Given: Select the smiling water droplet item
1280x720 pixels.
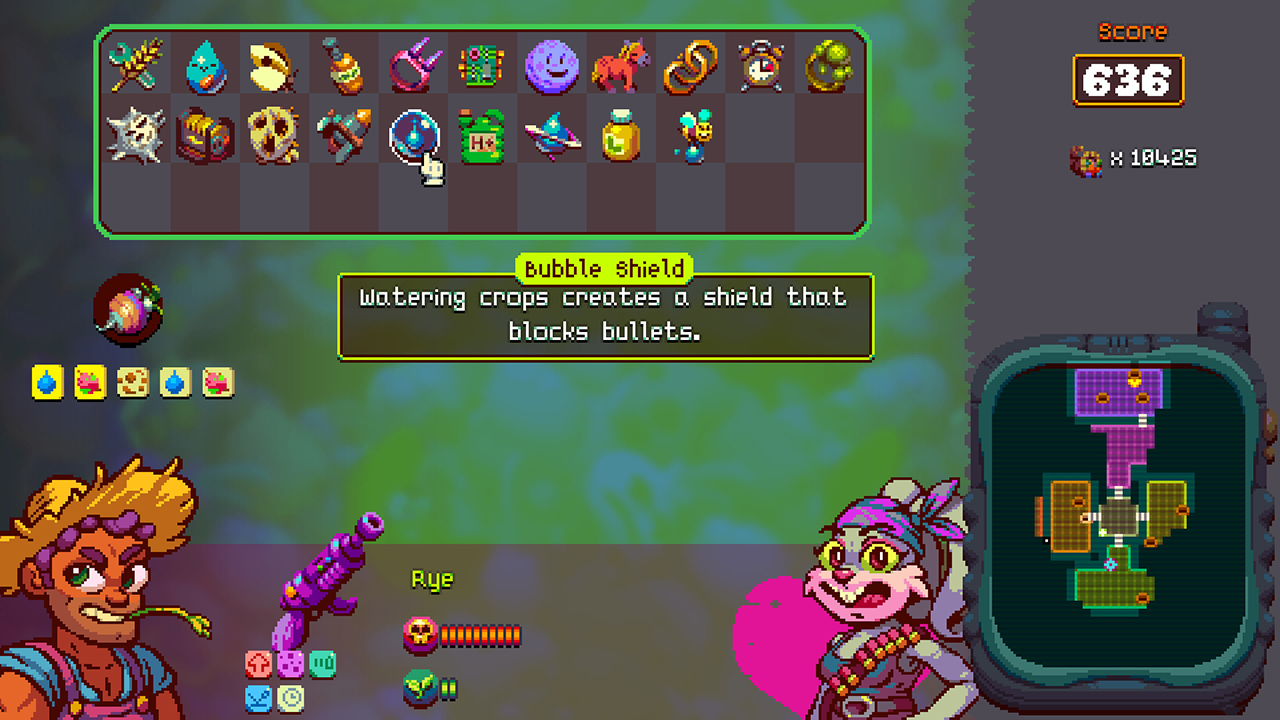Looking at the screenshot, I should pos(204,66).
